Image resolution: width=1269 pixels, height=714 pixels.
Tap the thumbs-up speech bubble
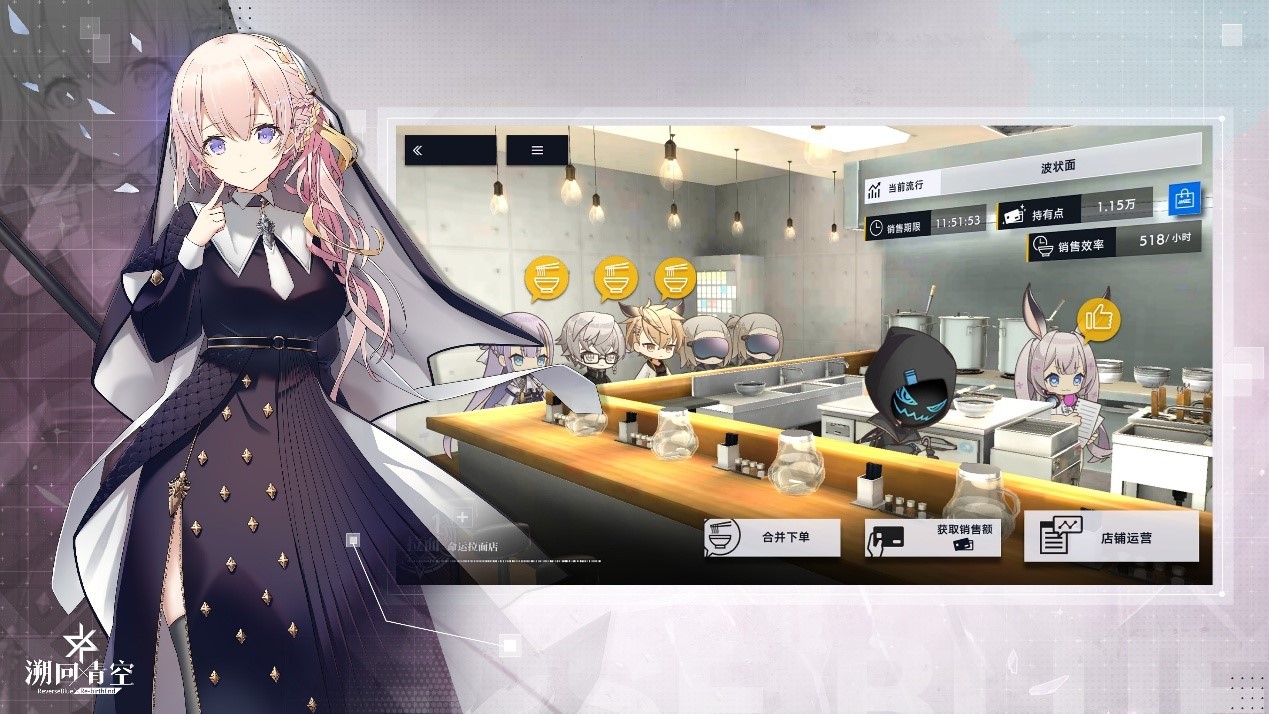1098,320
